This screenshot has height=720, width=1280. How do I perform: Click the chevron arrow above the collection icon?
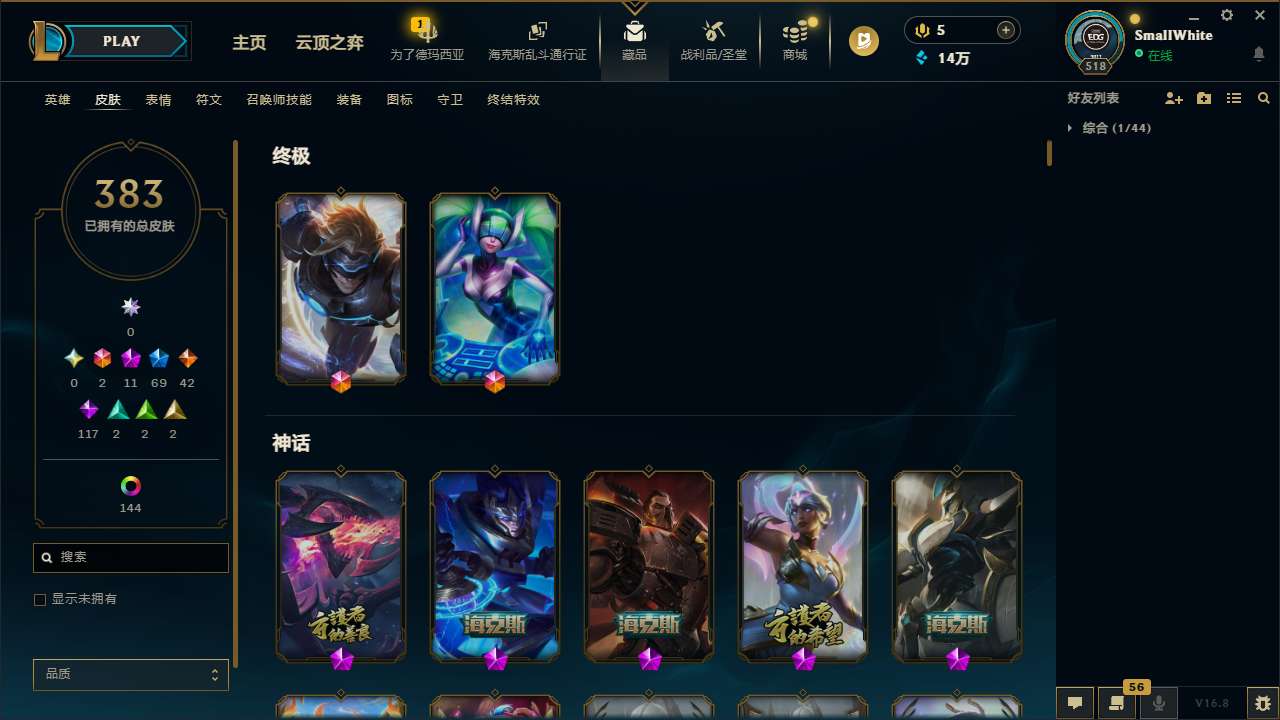tap(634, 8)
